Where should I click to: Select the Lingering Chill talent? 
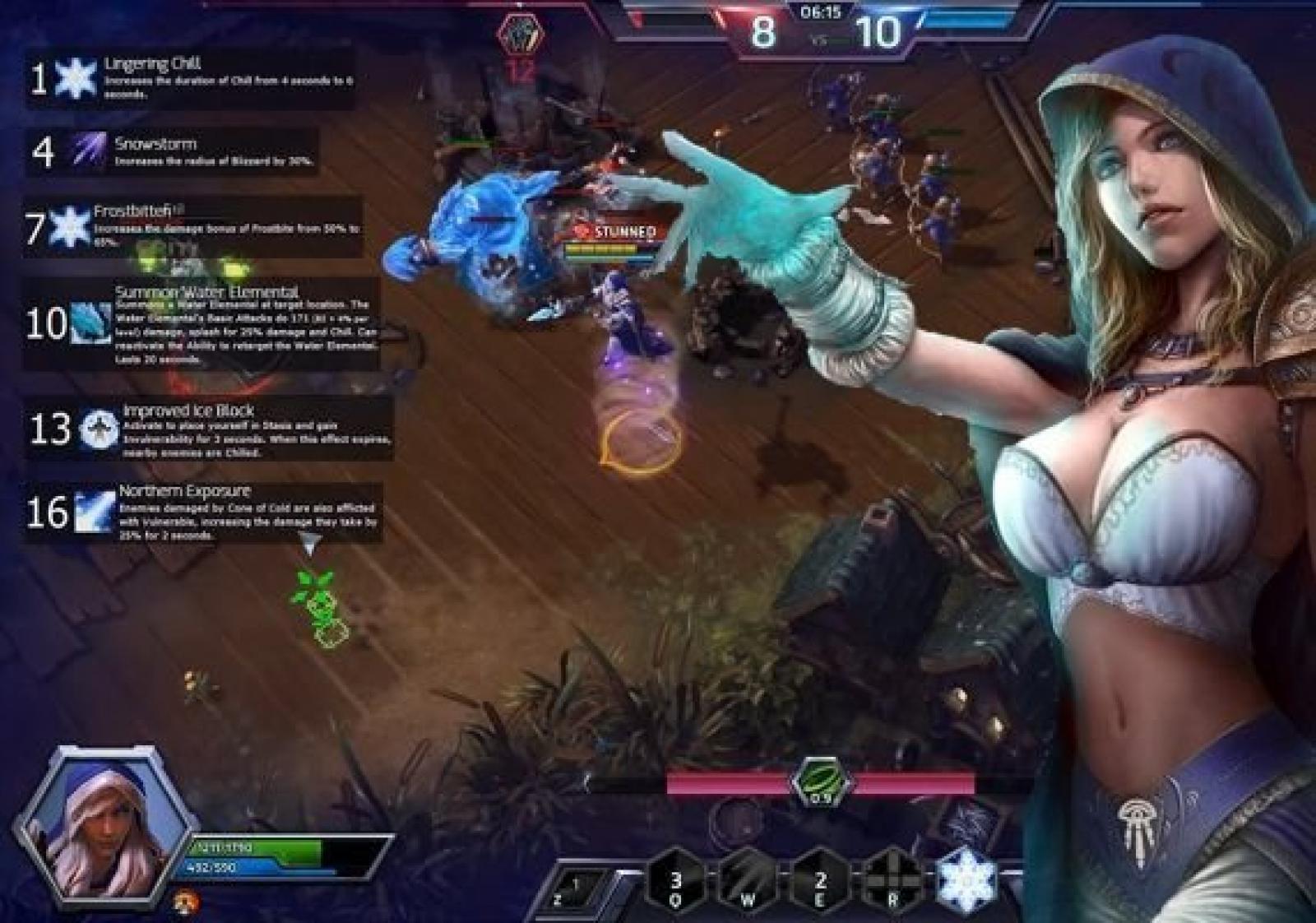(x=75, y=79)
